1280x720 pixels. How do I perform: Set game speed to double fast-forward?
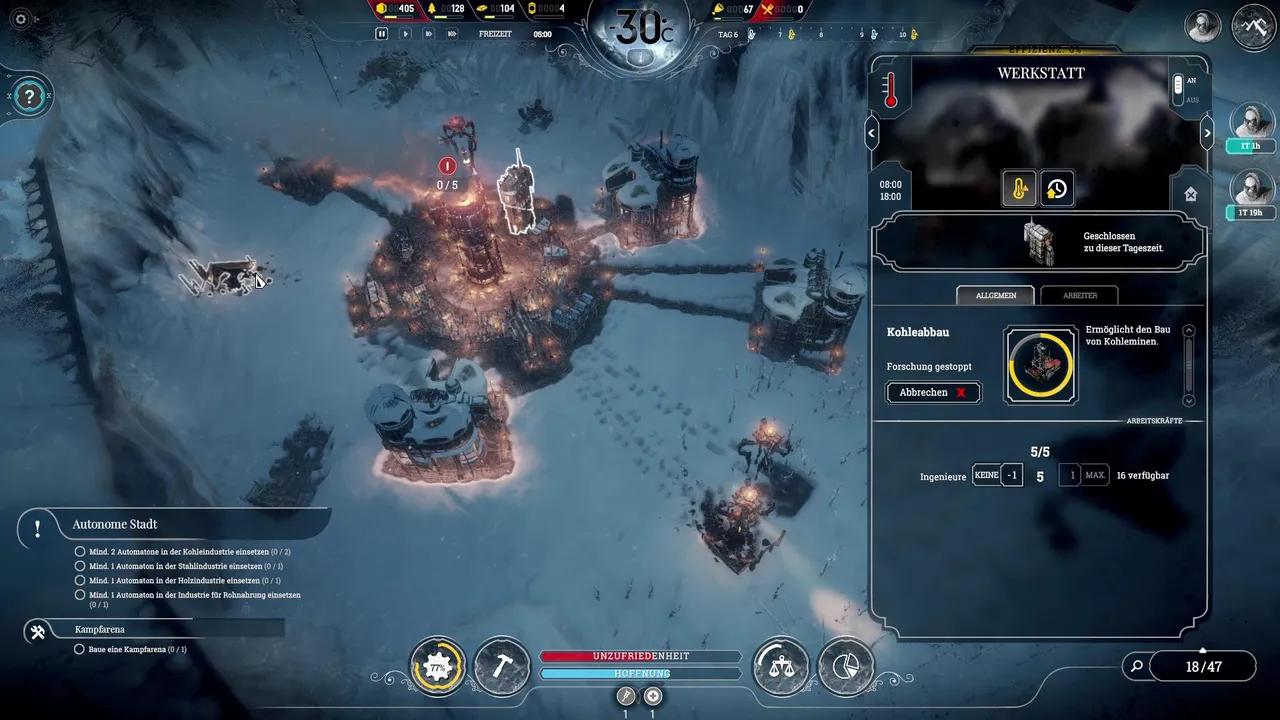pos(428,33)
